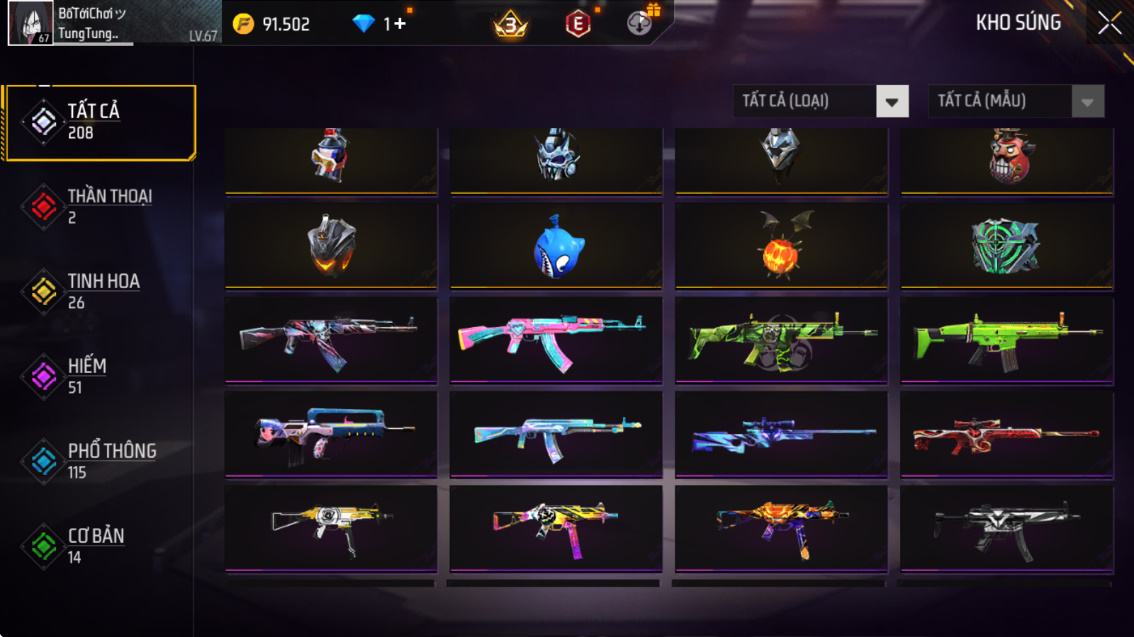The width and height of the screenshot is (1134, 637).
Task: Select the blue shark grenade skin
Action: (556, 246)
